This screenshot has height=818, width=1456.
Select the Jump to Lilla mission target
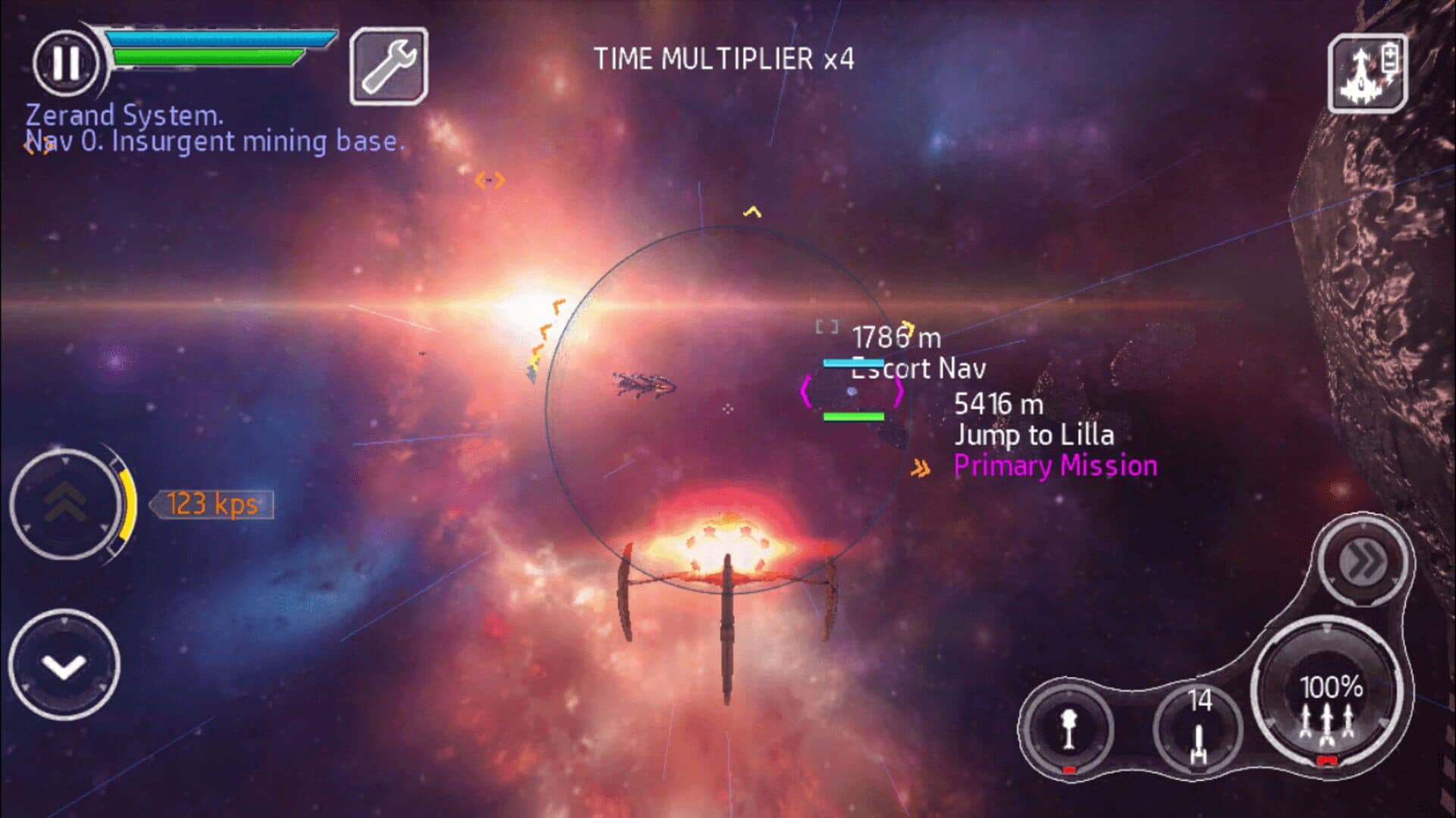tap(1036, 434)
